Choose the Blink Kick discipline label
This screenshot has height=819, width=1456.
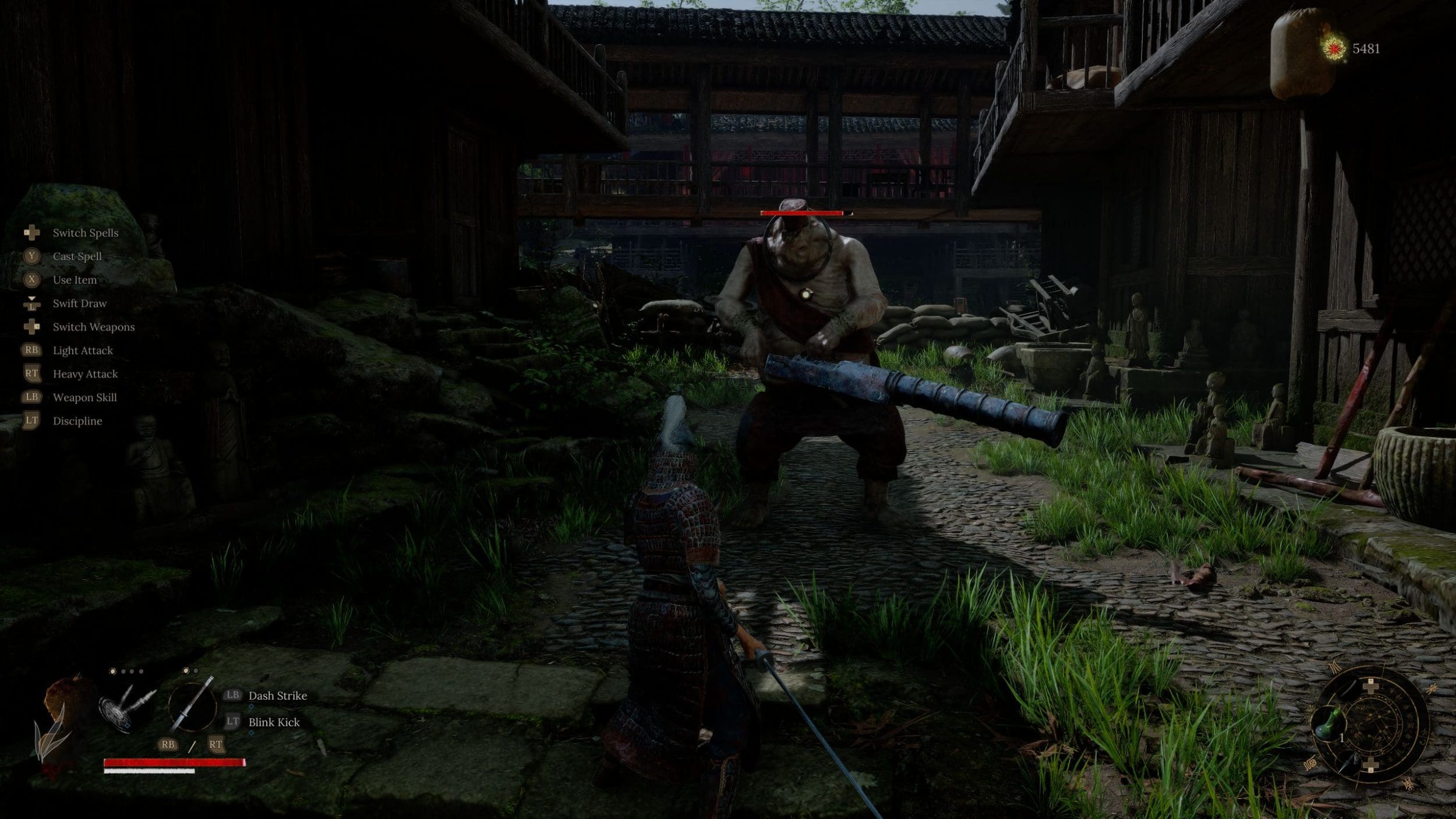click(x=274, y=722)
